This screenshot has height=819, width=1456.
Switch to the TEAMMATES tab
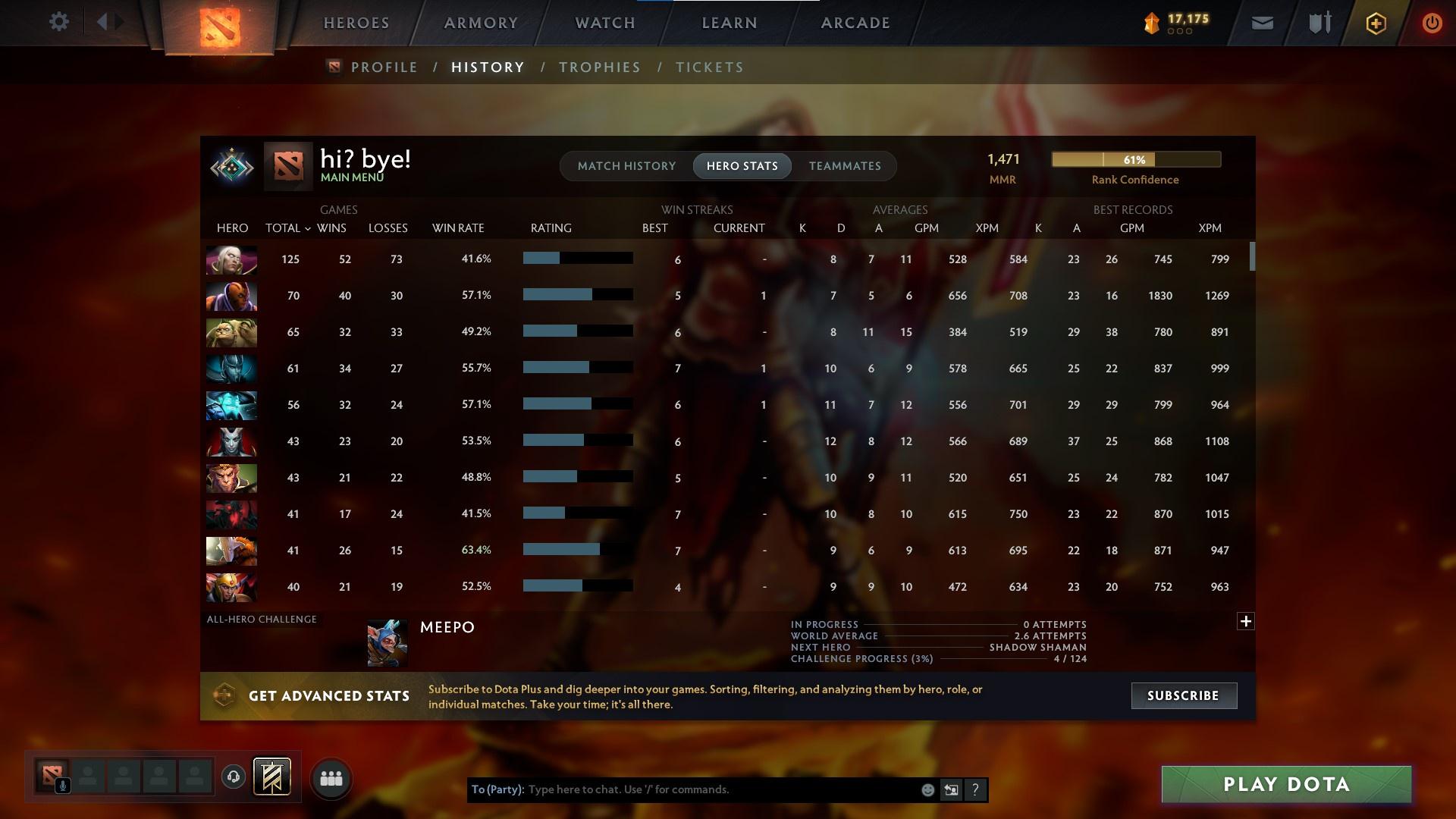tap(845, 165)
